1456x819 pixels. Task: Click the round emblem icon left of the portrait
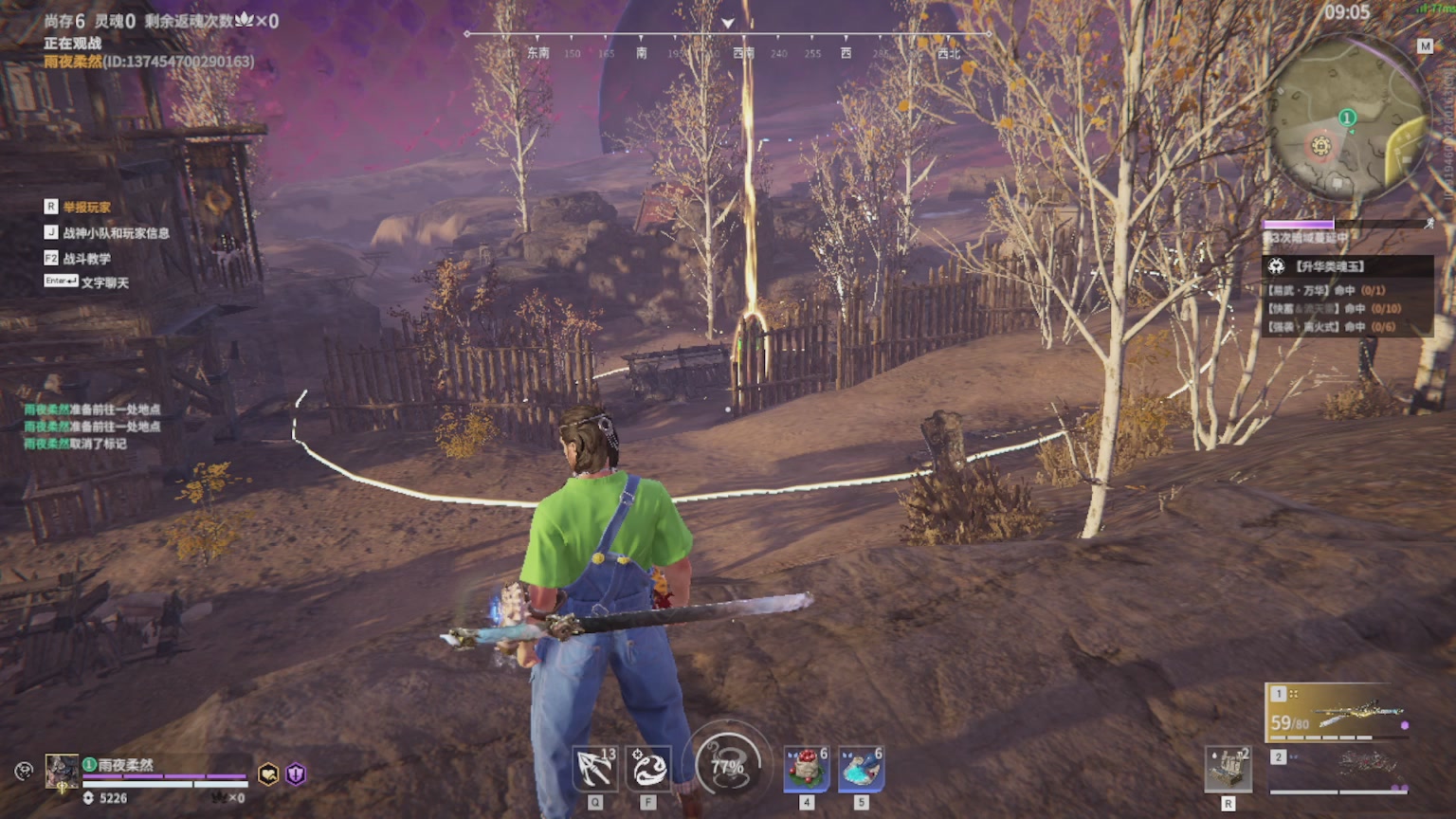coord(24,771)
